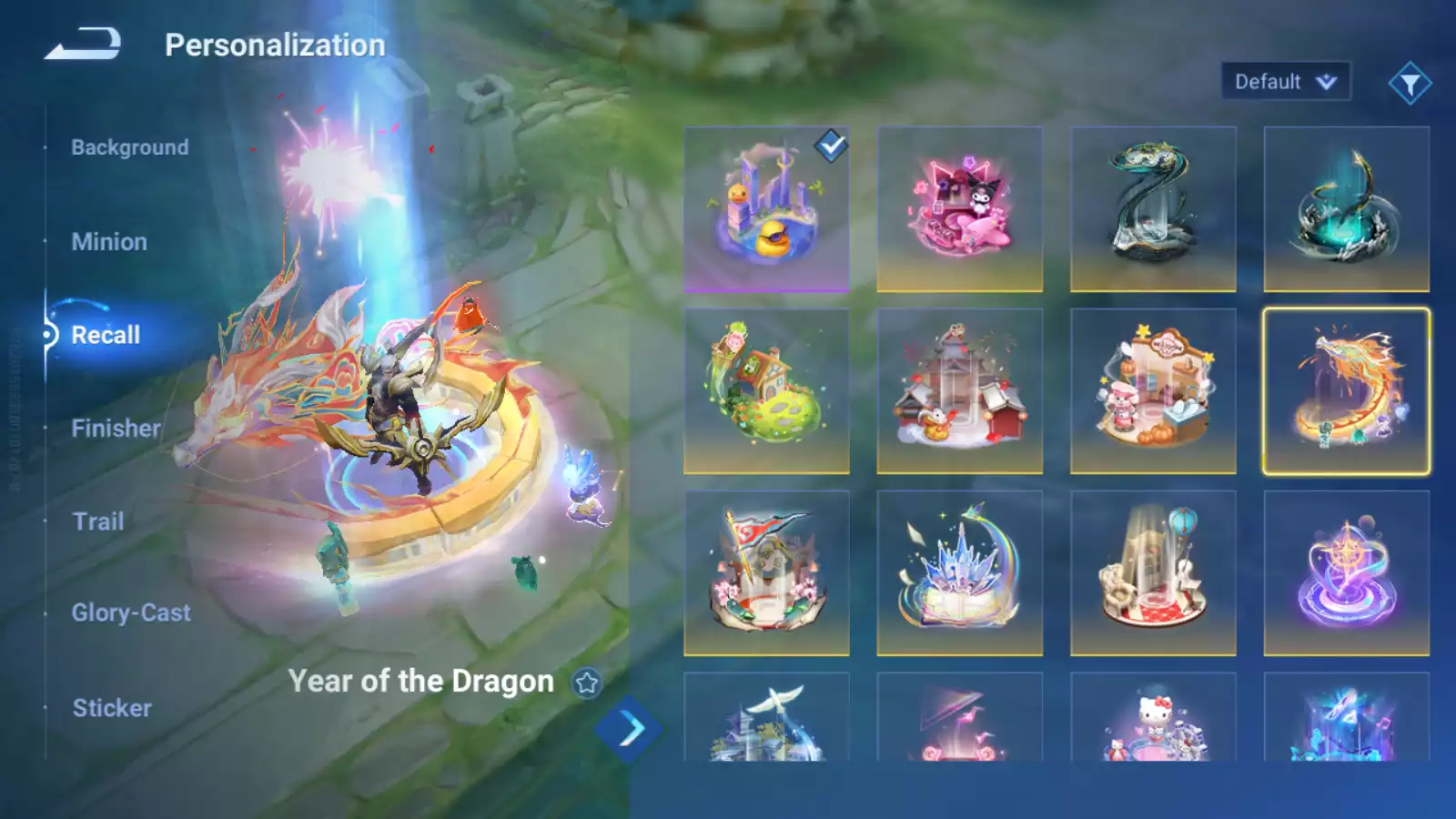Select the orange dragon recall thumbnail
The height and width of the screenshot is (819, 1456).
point(1346,391)
